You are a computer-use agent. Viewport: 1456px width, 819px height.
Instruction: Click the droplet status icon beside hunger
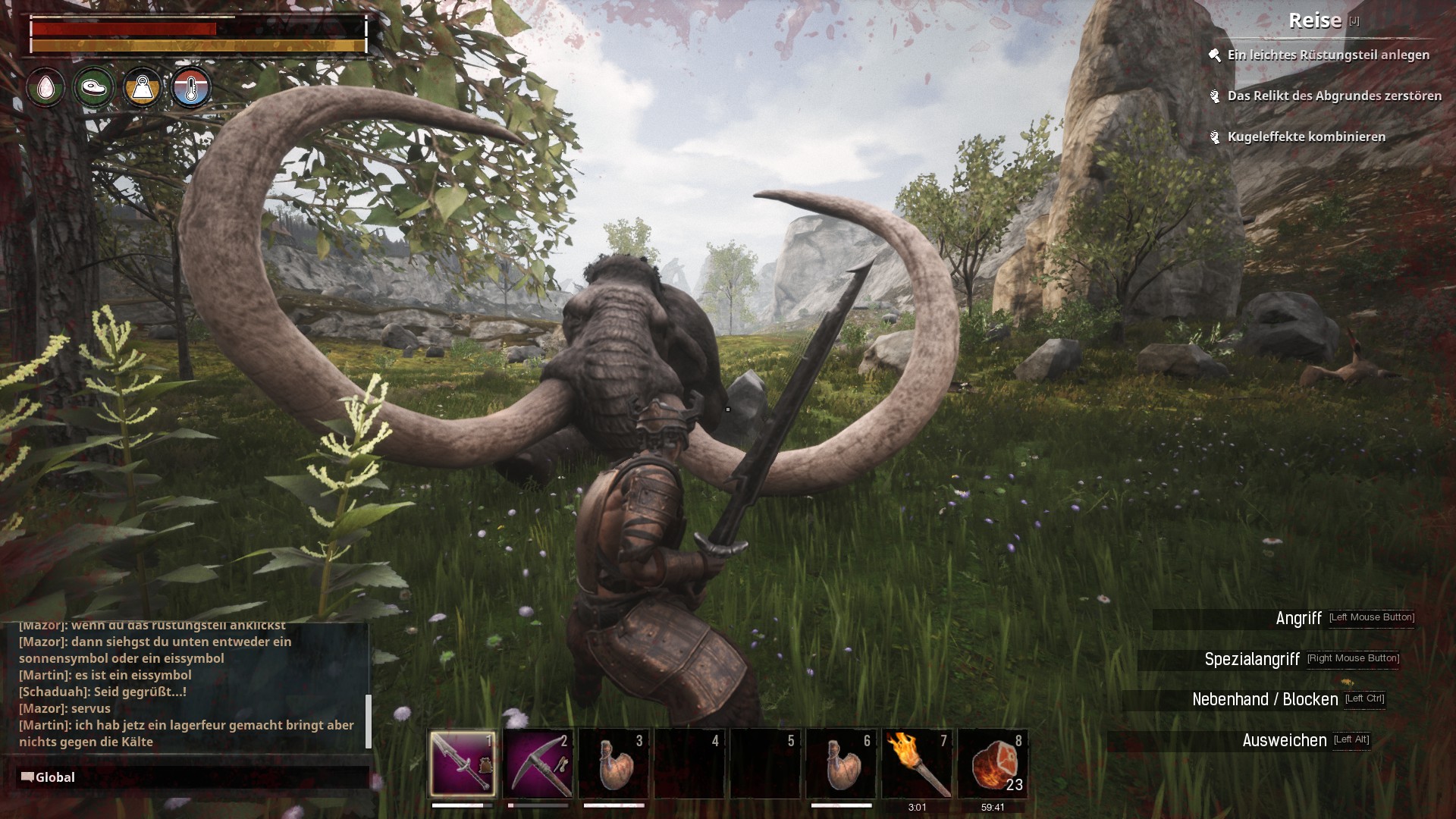tap(45, 88)
